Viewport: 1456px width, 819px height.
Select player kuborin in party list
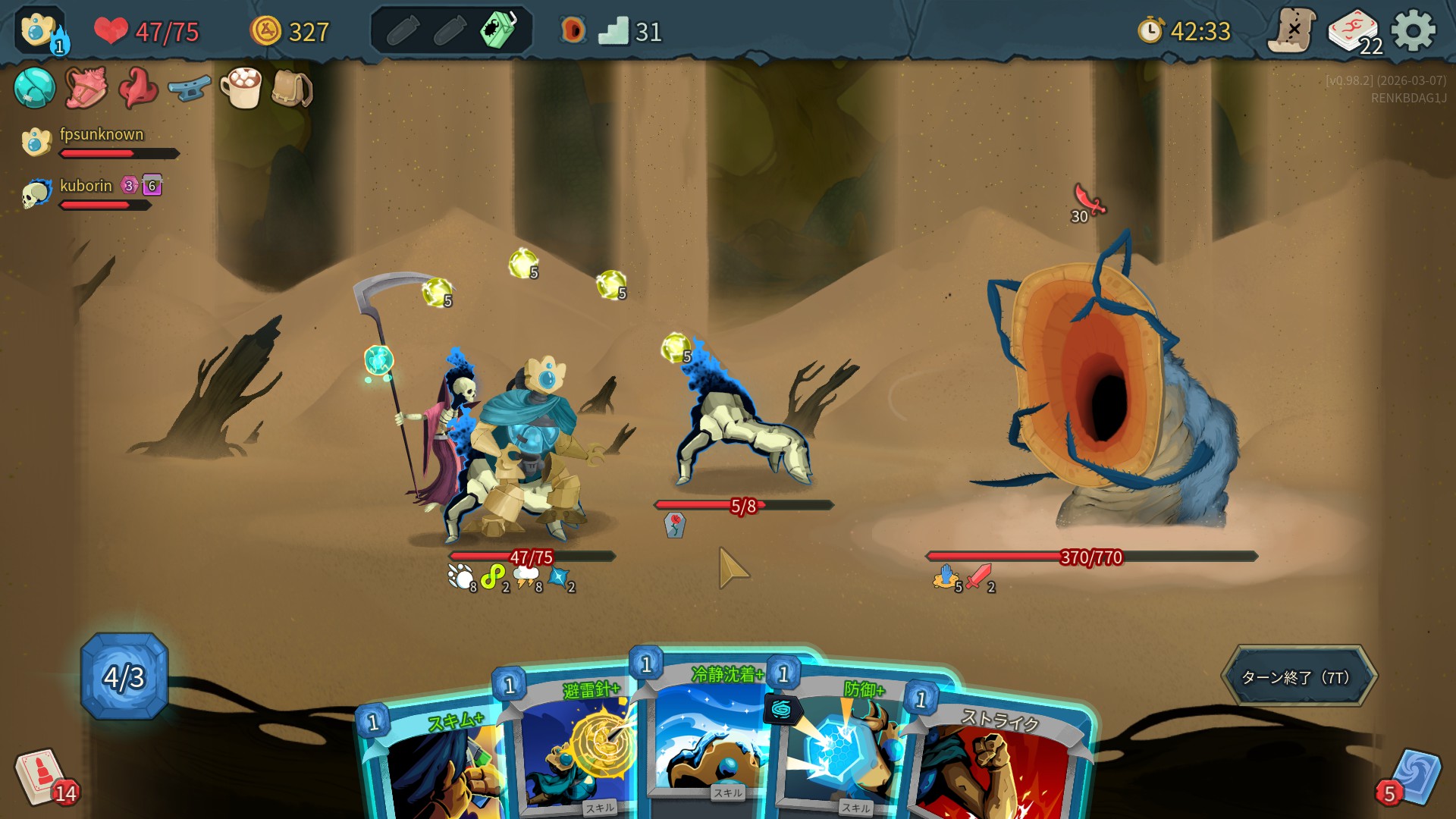(85, 187)
